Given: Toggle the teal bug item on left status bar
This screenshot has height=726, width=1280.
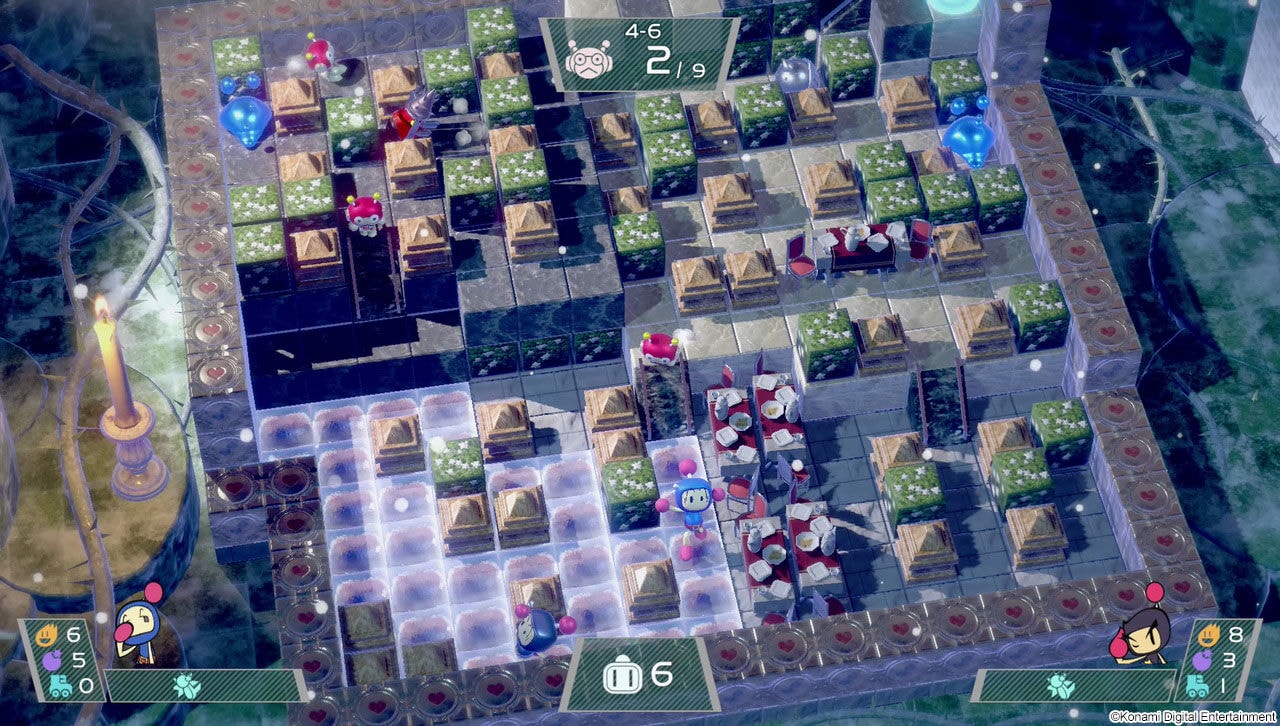Looking at the screenshot, I should pyautogui.click(x=188, y=686).
